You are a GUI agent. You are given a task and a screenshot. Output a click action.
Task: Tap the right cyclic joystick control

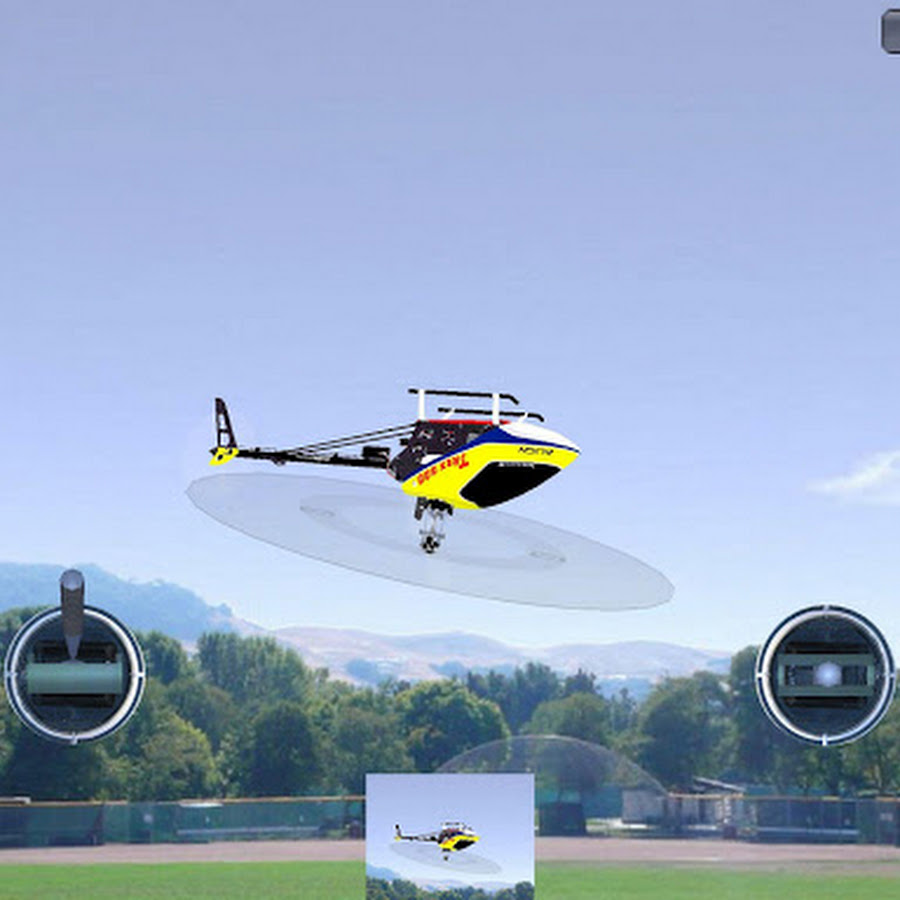825,674
